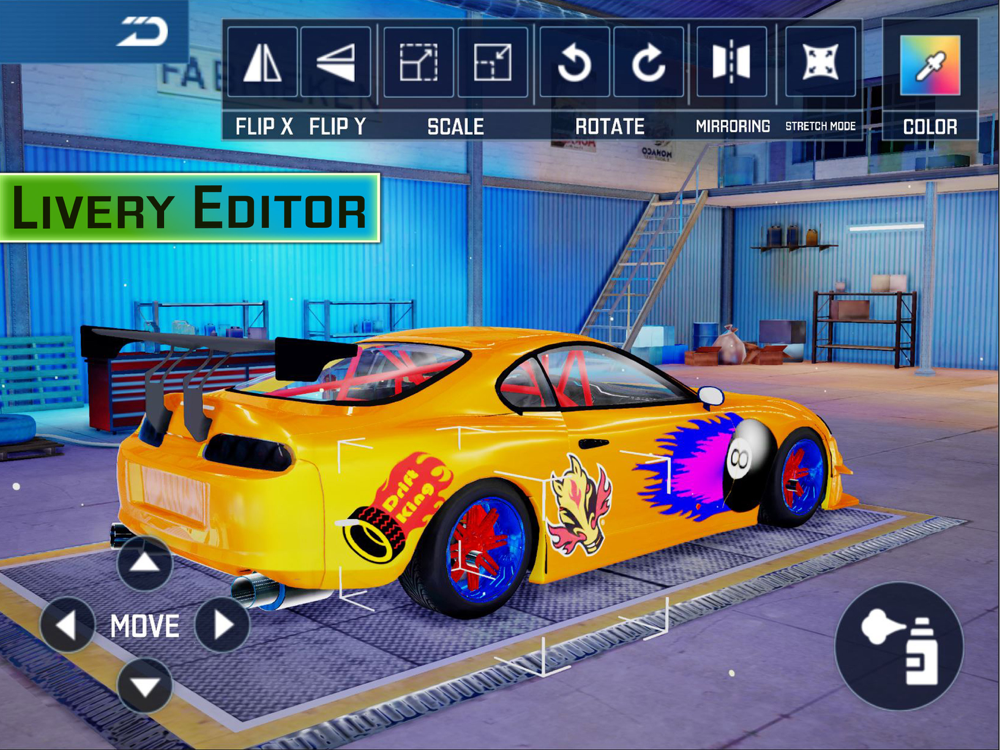Scale the decal up
1000x750 pixels.
(x=418, y=62)
